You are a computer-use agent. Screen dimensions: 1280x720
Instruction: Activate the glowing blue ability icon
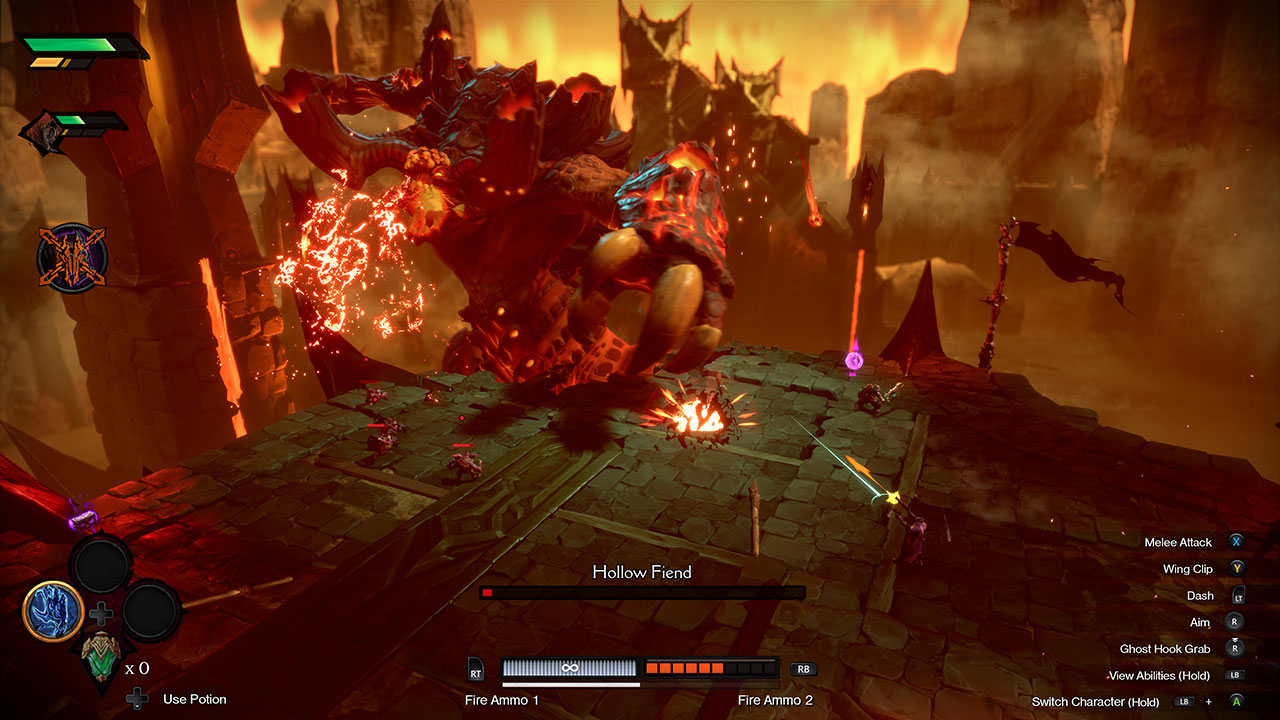coord(53,612)
